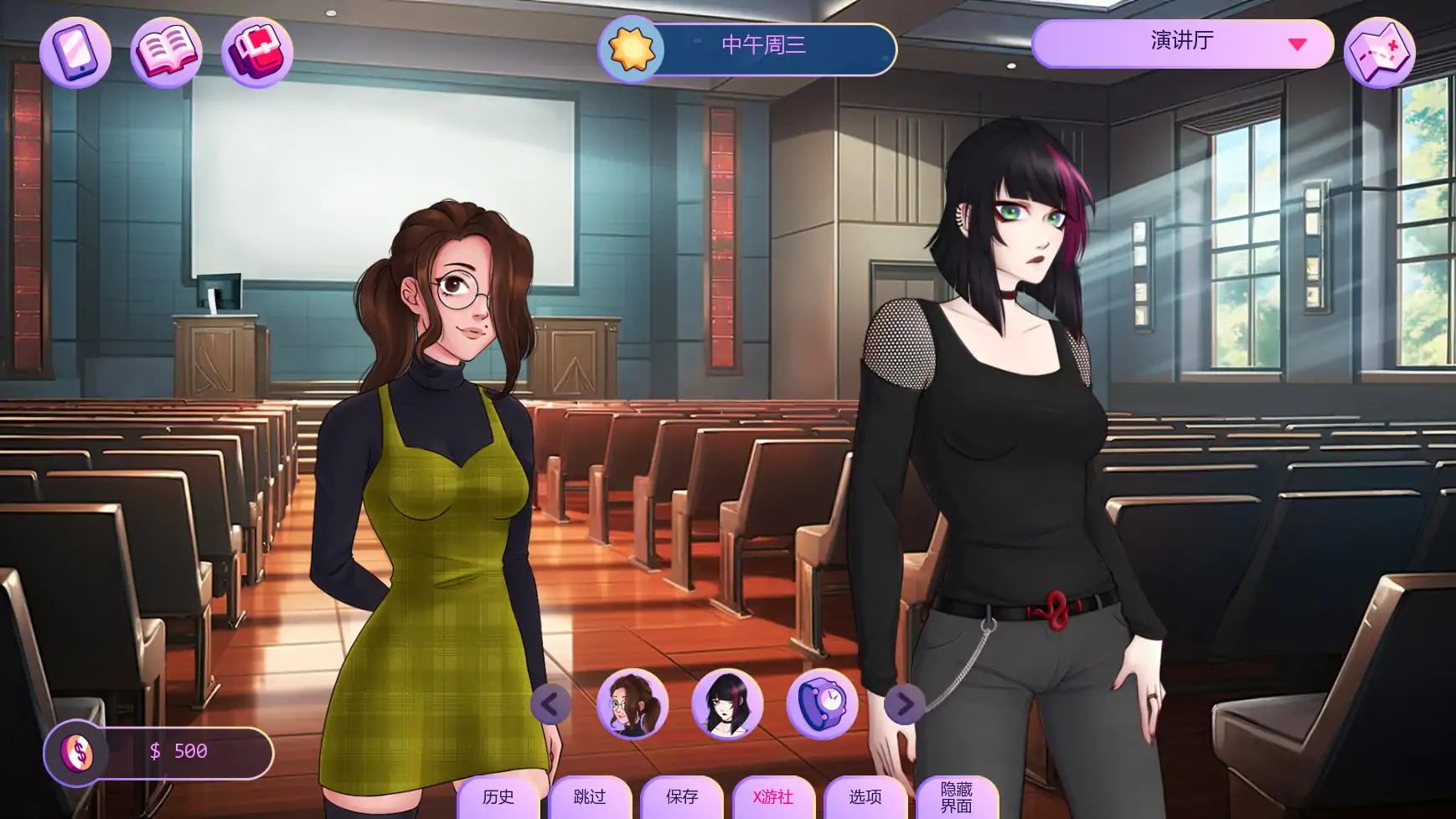Click the 跳过 skip button
Image resolution: width=1456 pixels, height=819 pixels.
[590, 798]
